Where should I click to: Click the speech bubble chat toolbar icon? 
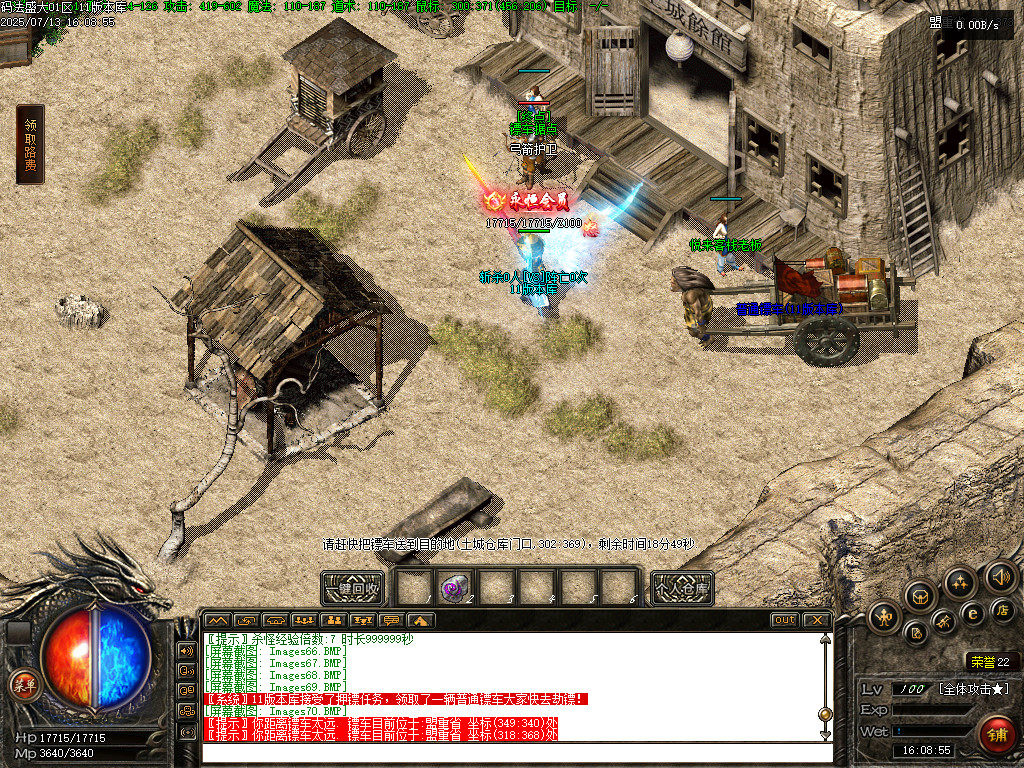[x=392, y=620]
